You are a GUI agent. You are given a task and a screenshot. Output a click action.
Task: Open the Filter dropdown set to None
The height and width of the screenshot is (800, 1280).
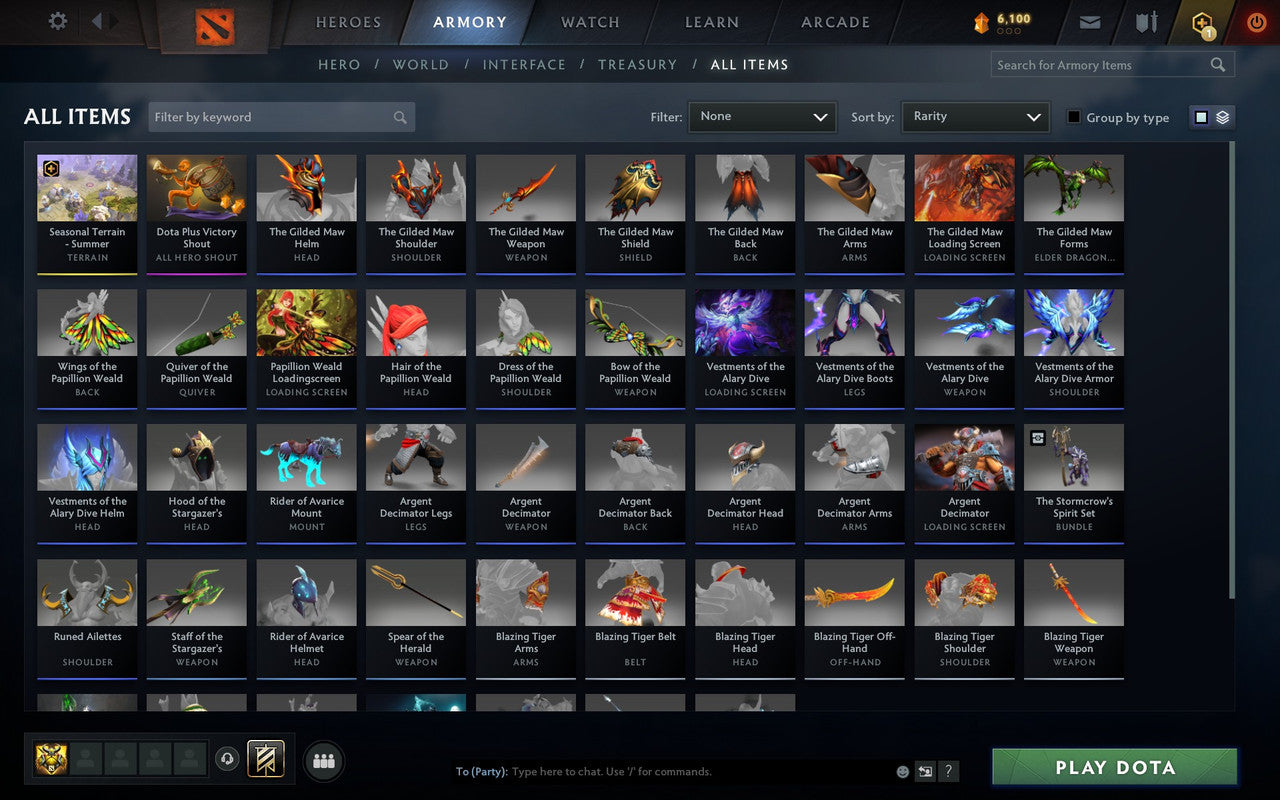(x=762, y=117)
